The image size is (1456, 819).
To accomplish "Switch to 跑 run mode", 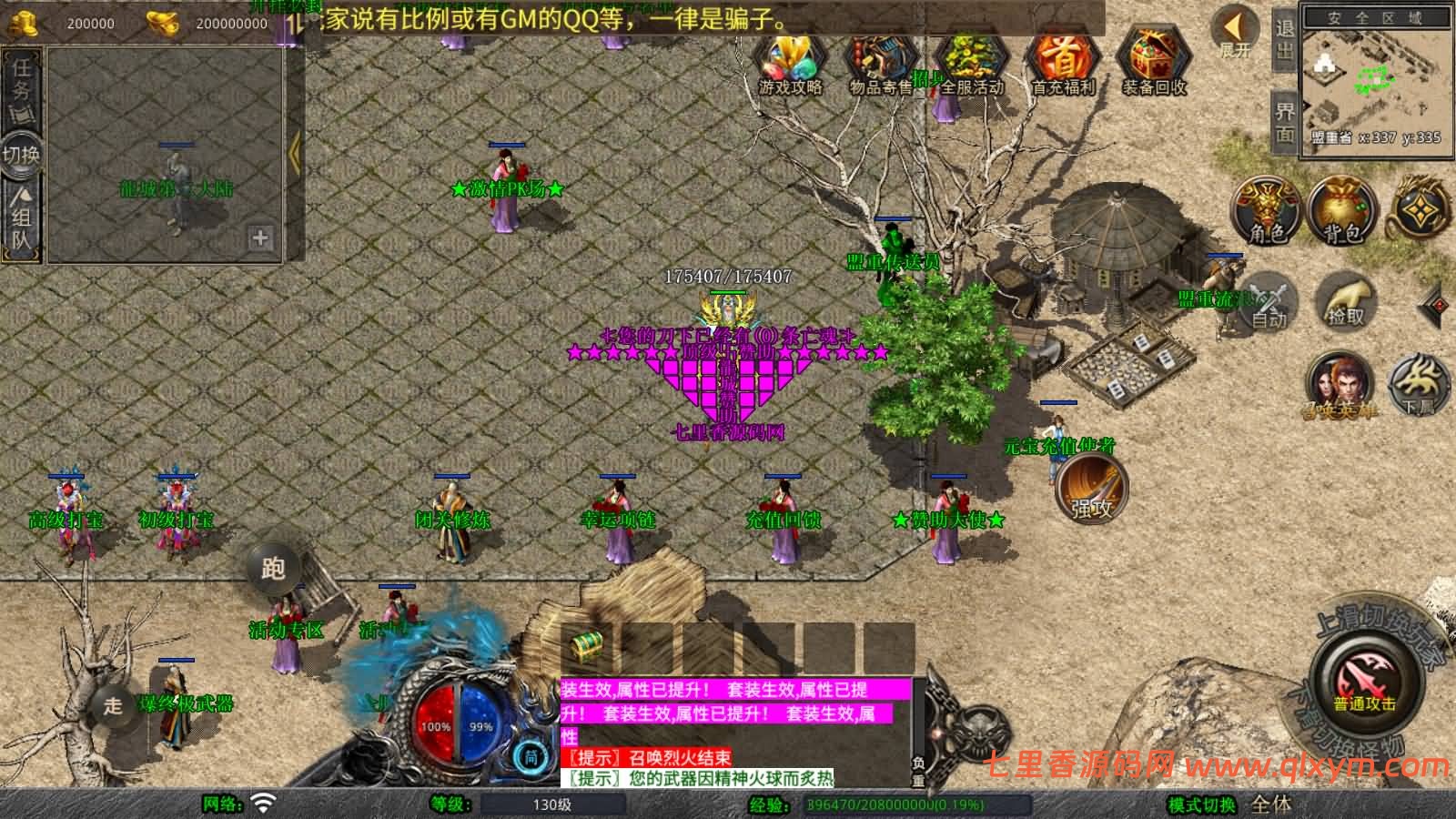I will tap(273, 569).
